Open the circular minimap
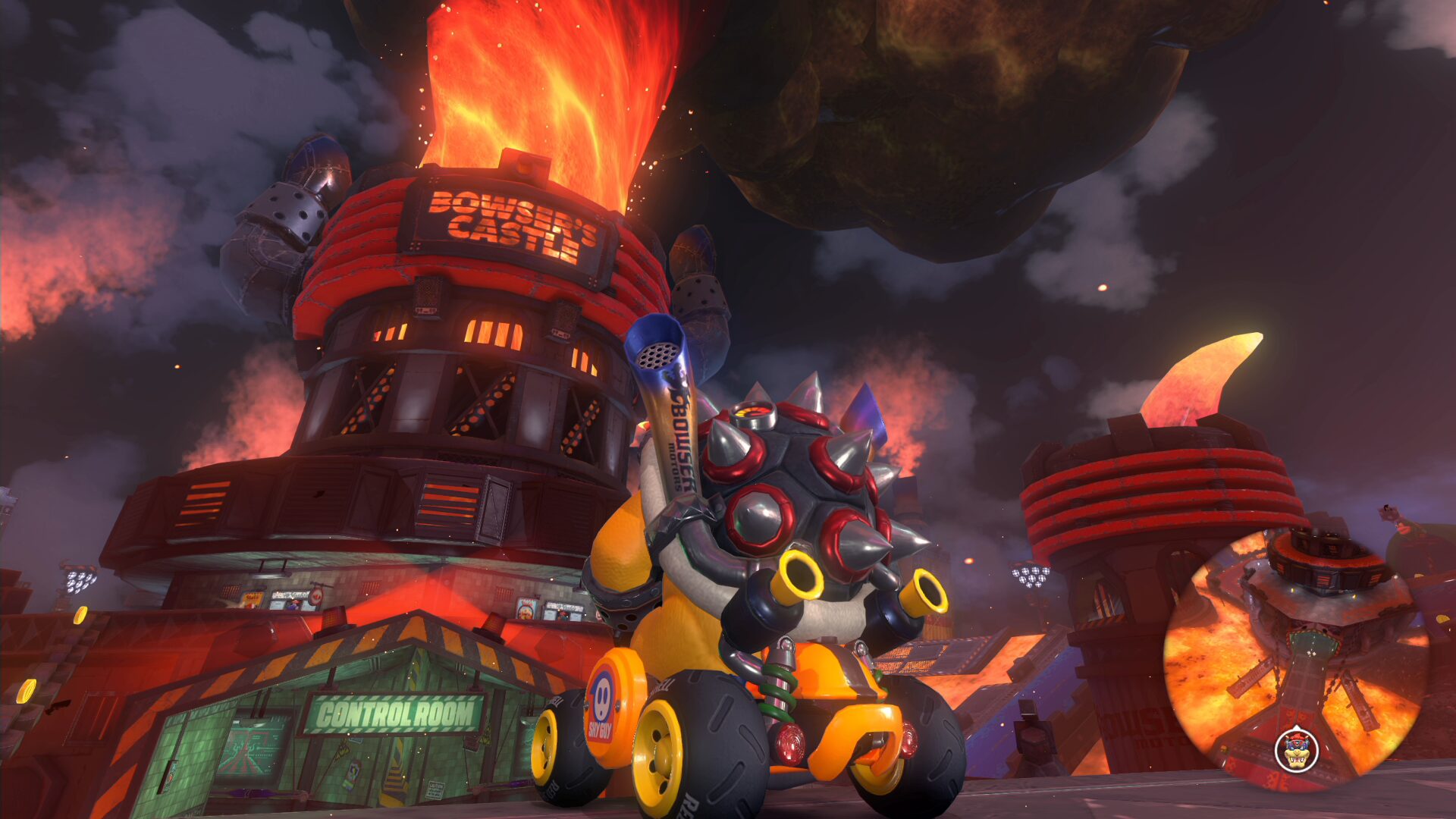Viewport: 1456px width, 819px height. [x=1295, y=658]
